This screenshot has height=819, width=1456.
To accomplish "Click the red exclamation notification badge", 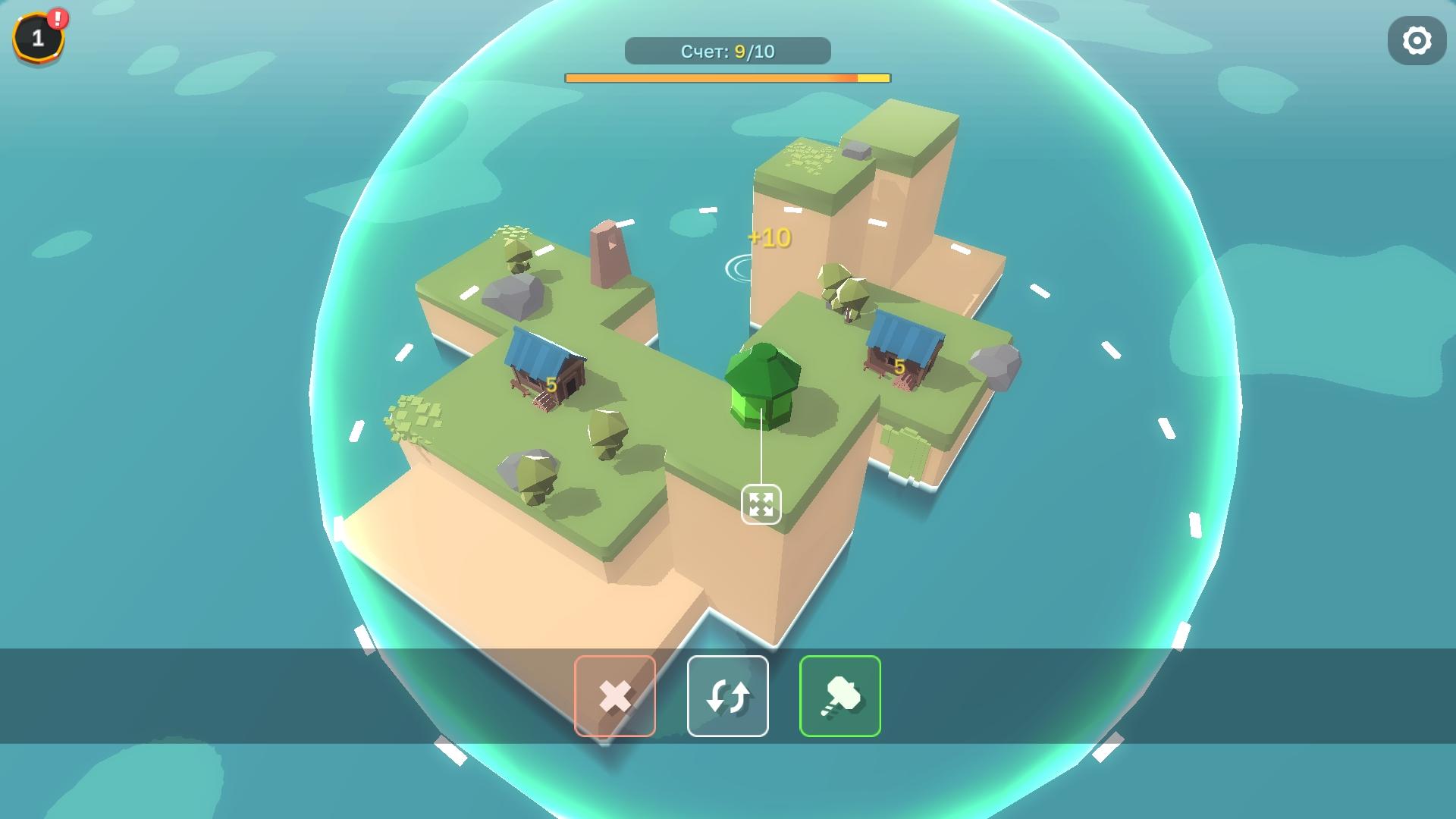I will [58, 17].
